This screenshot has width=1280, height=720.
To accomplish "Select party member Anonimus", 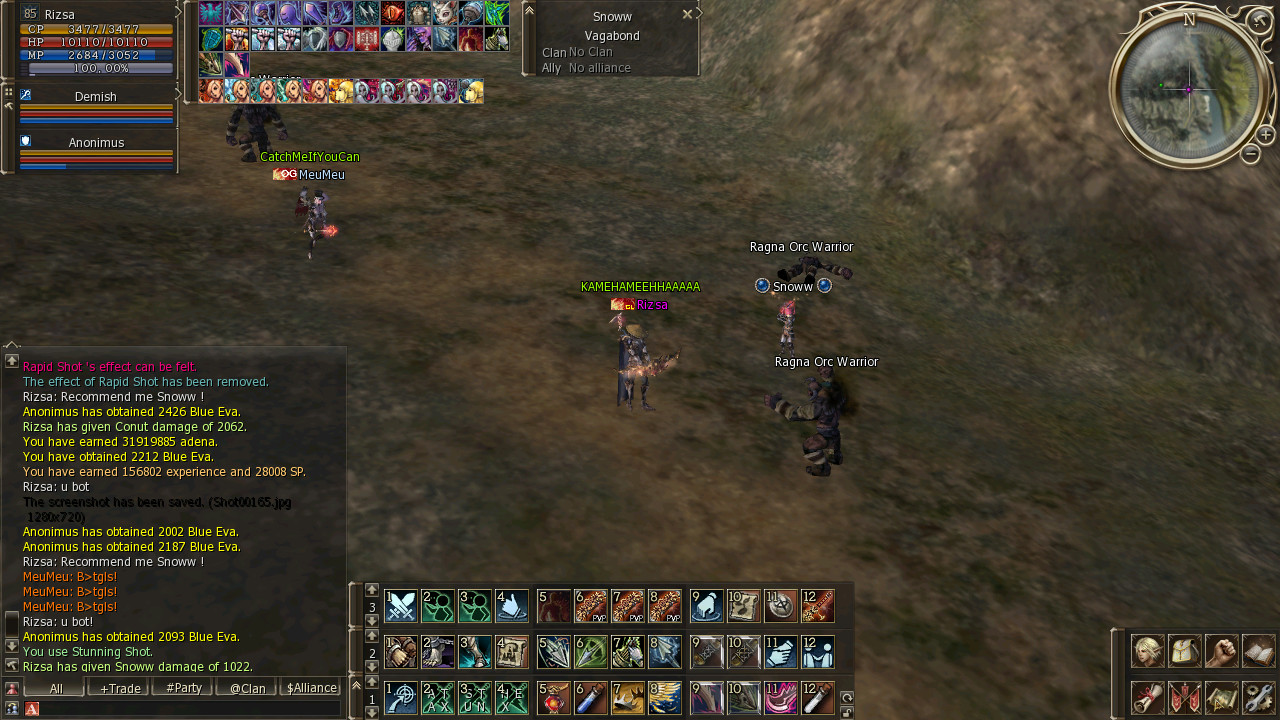I will (x=96, y=143).
